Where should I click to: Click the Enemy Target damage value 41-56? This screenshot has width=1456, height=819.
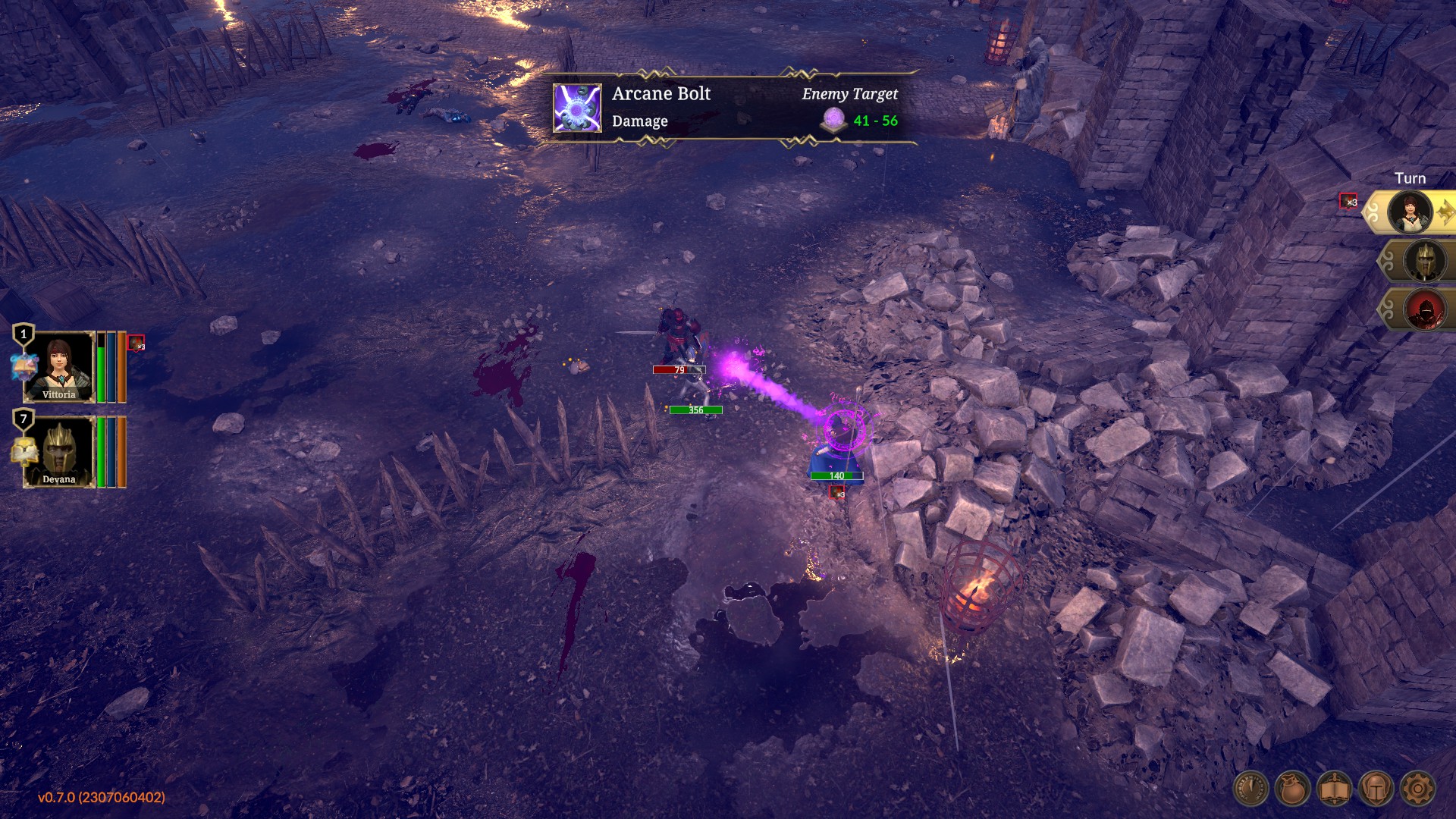[876, 119]
